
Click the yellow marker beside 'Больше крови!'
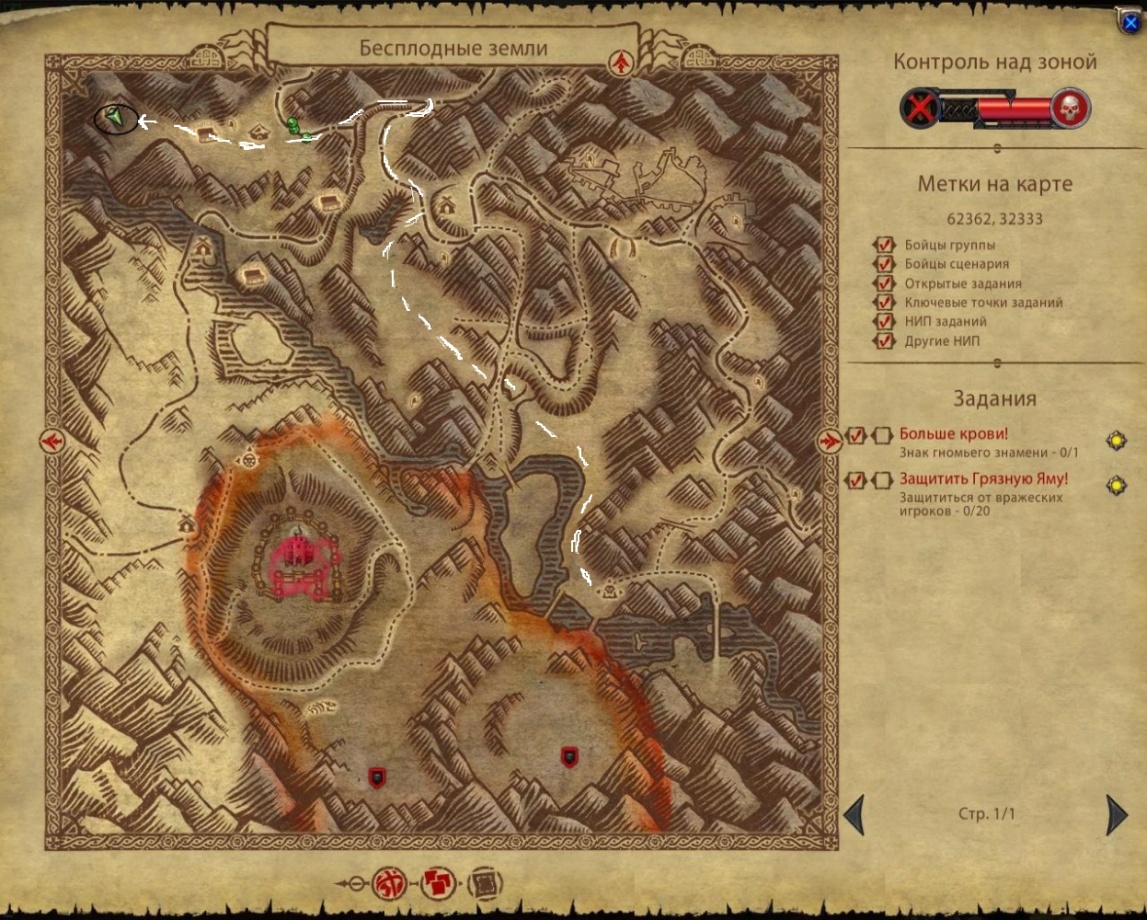click(1116, 440)
